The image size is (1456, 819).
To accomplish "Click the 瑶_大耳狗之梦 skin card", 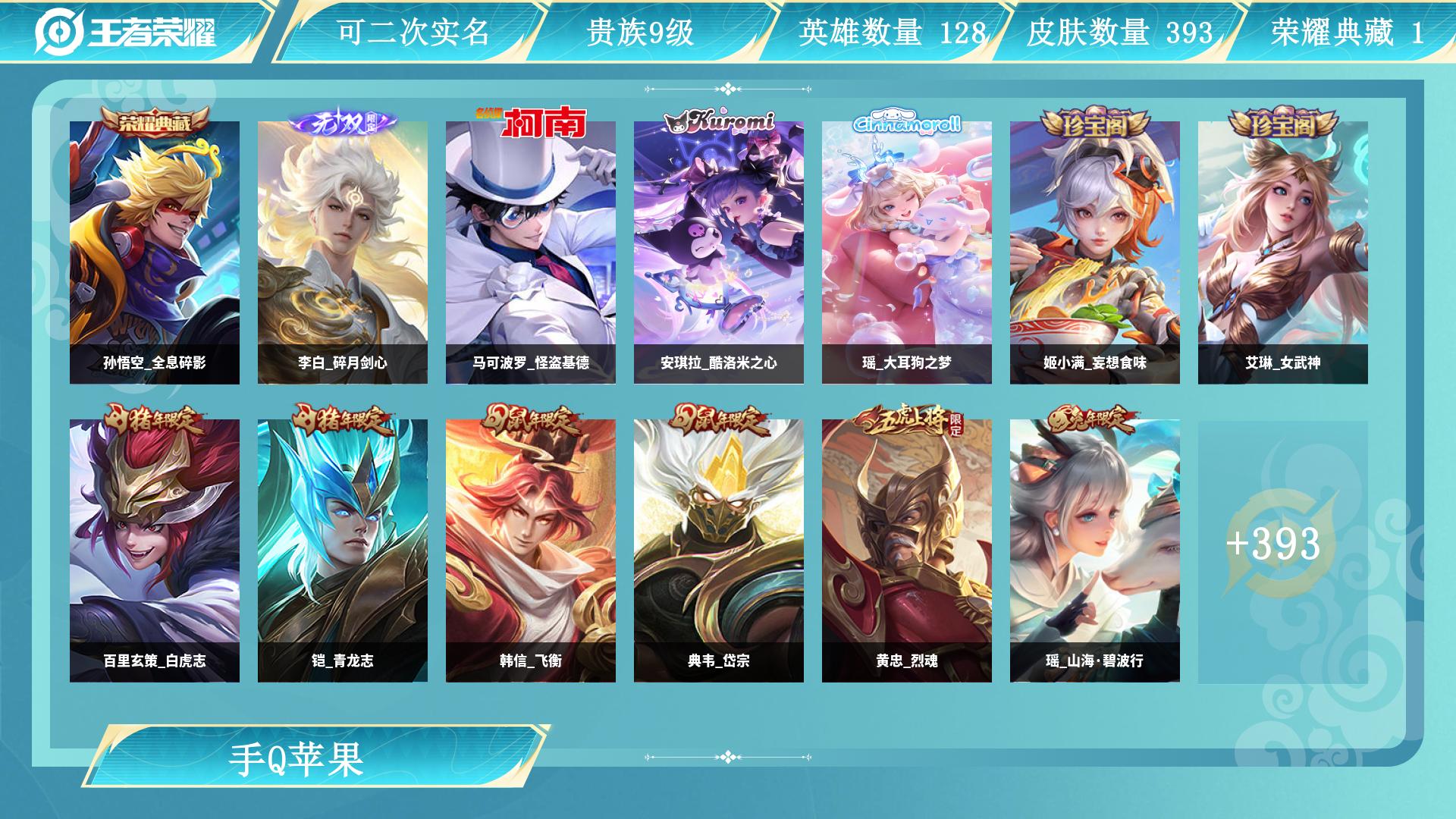I will (x=907, y=252).
